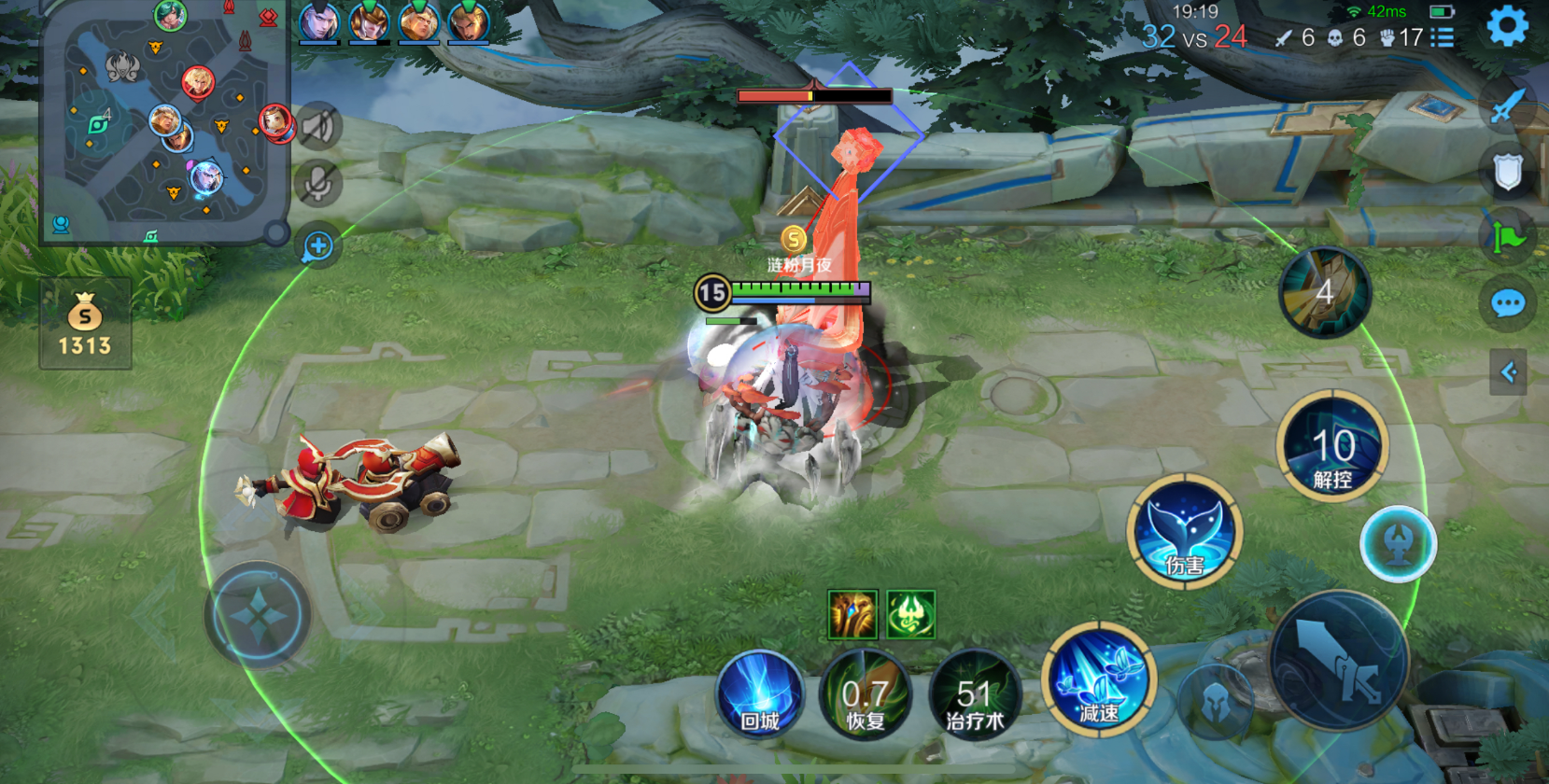This screenshot has height=784, width=1549.
Task: Tap the sword basic attack button
Action: pos(1339,661)
